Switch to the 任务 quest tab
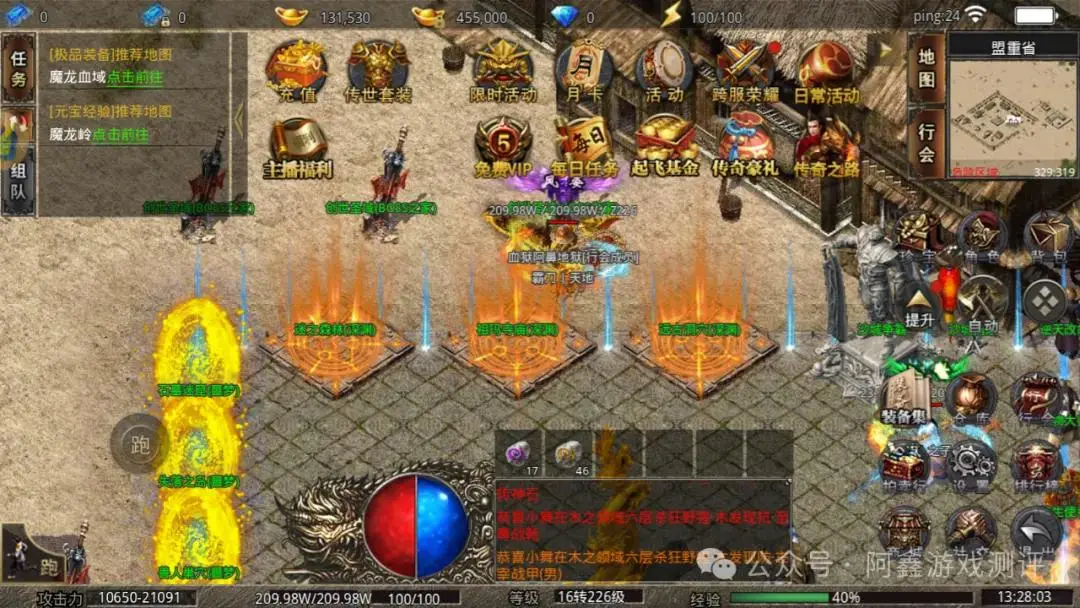The width and height of the screenshot is (1080, 608). click(x=18, y=68)
